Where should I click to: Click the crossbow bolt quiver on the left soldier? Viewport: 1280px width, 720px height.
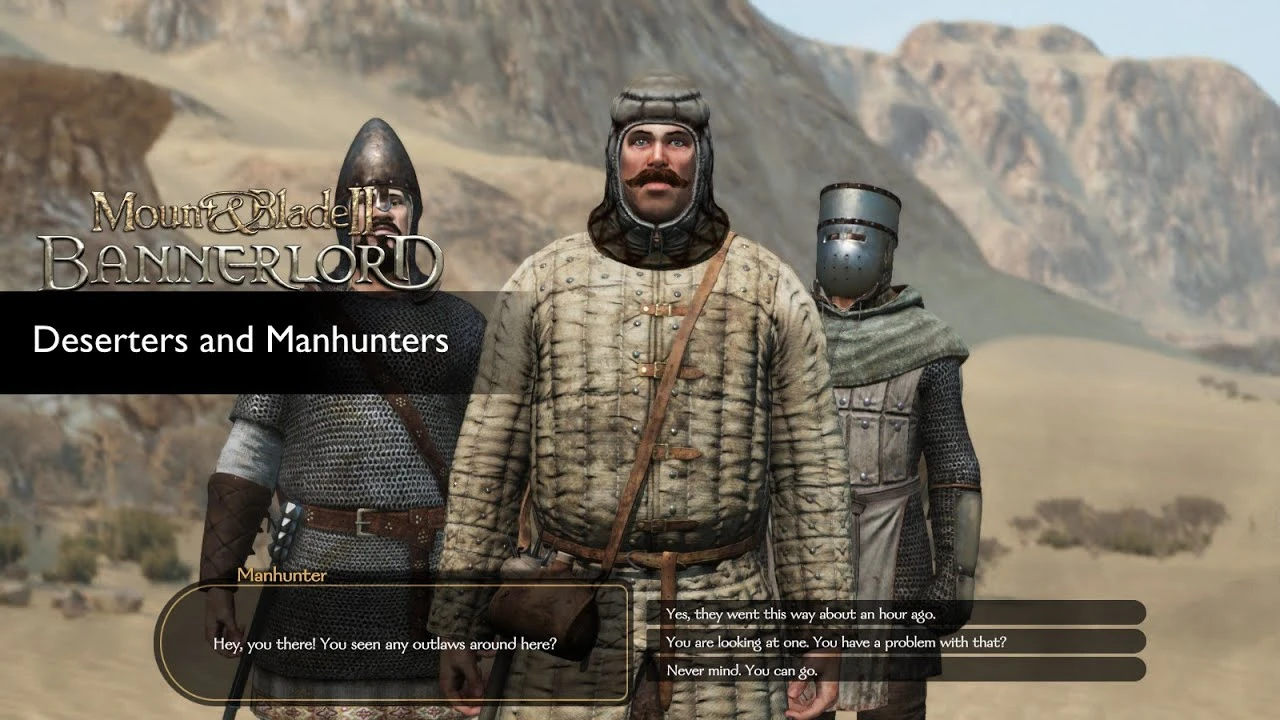tap(284, 525)
